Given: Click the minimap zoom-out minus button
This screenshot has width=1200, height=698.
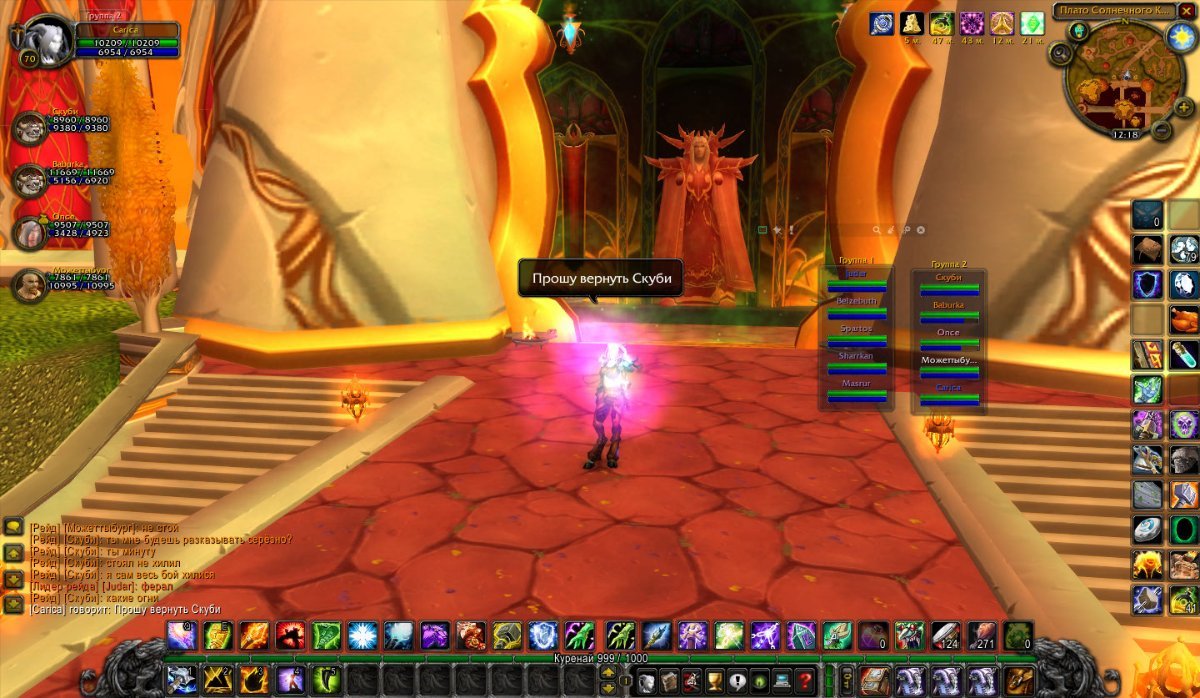Looking at the screenshot, I should pos(1161,130).
